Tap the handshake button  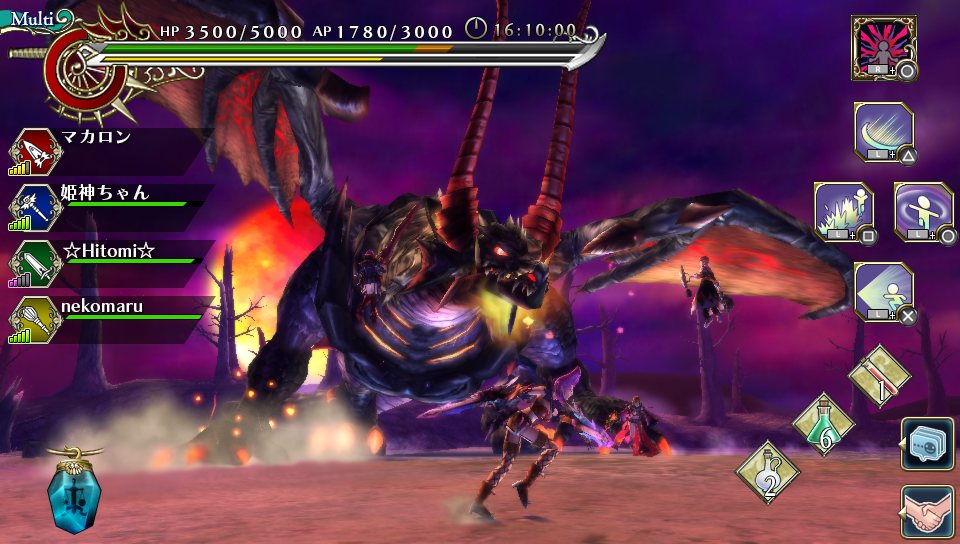tap(926, 512)
